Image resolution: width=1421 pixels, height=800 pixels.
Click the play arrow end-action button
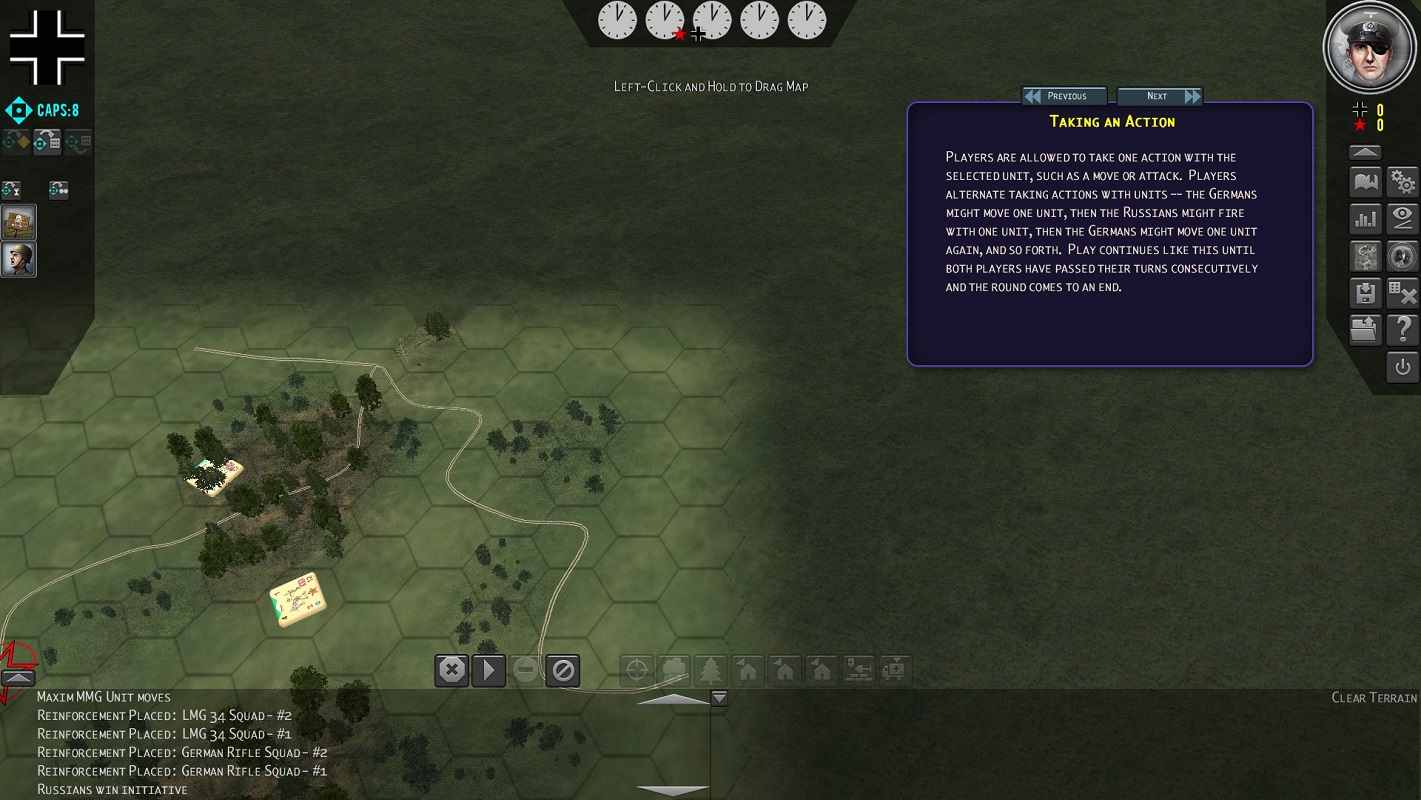[x=489, y=669]
